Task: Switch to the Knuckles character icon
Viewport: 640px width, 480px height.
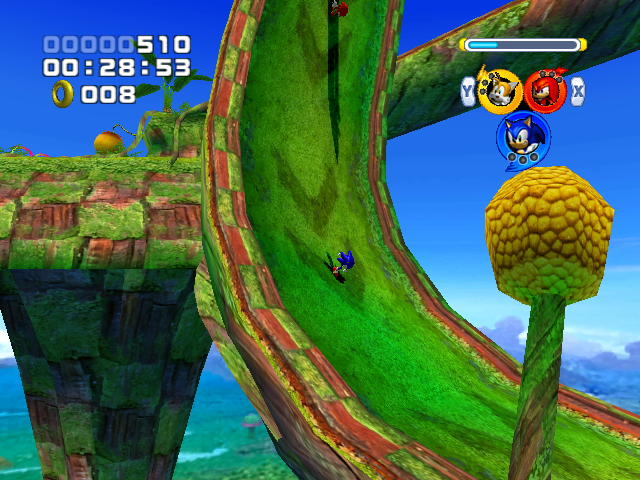Action: coord(545,91)
